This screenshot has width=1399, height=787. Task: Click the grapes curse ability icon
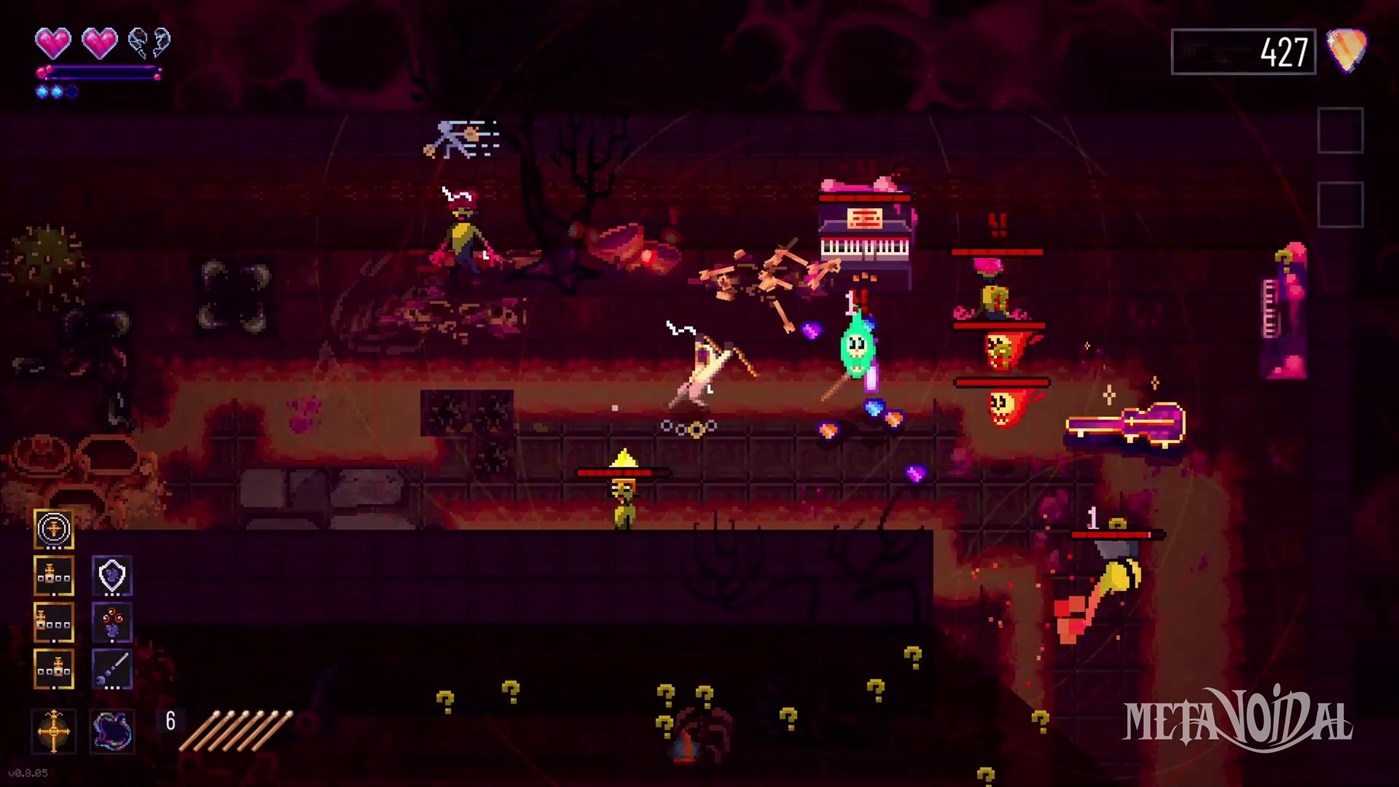point(112,622)
